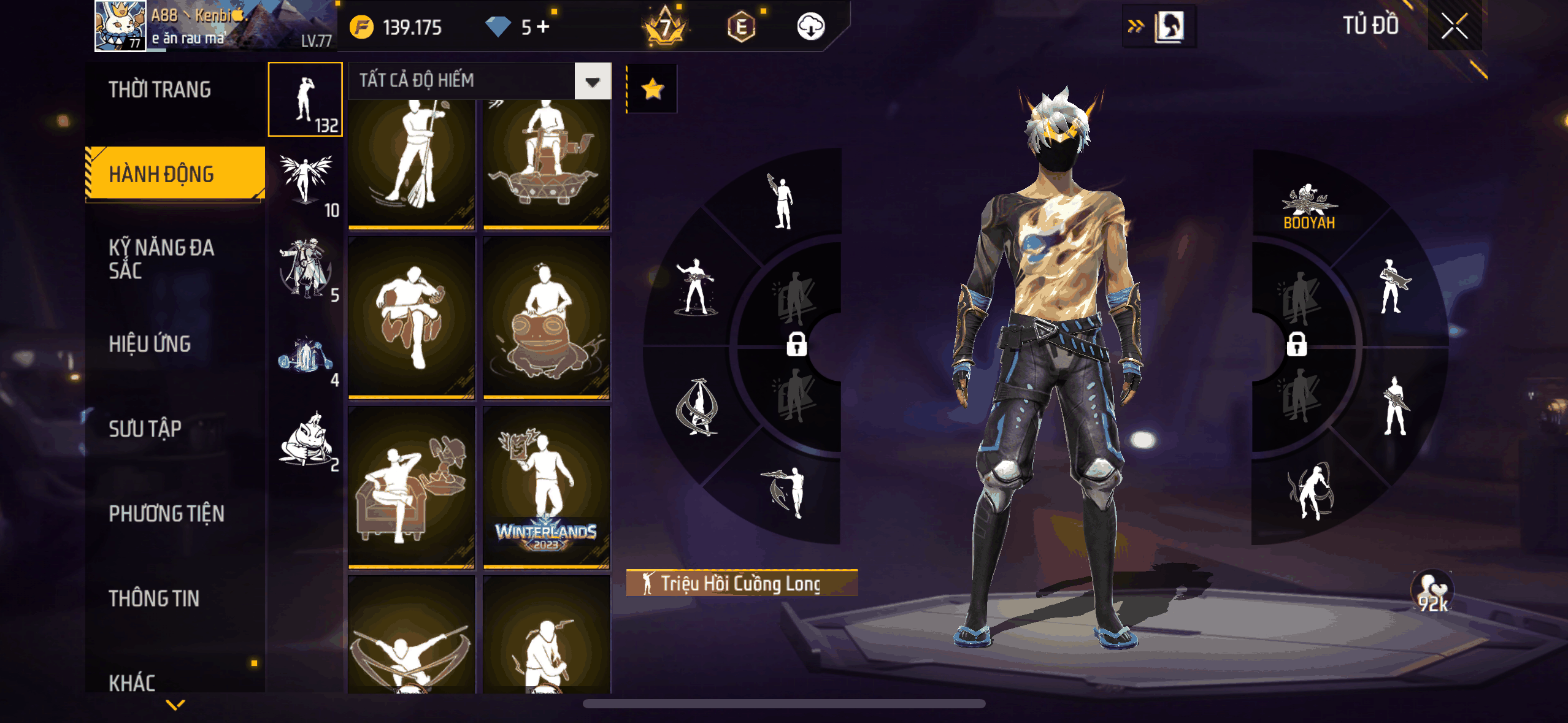
Task: Open the player profile avatar
Action: click(120, 26)
